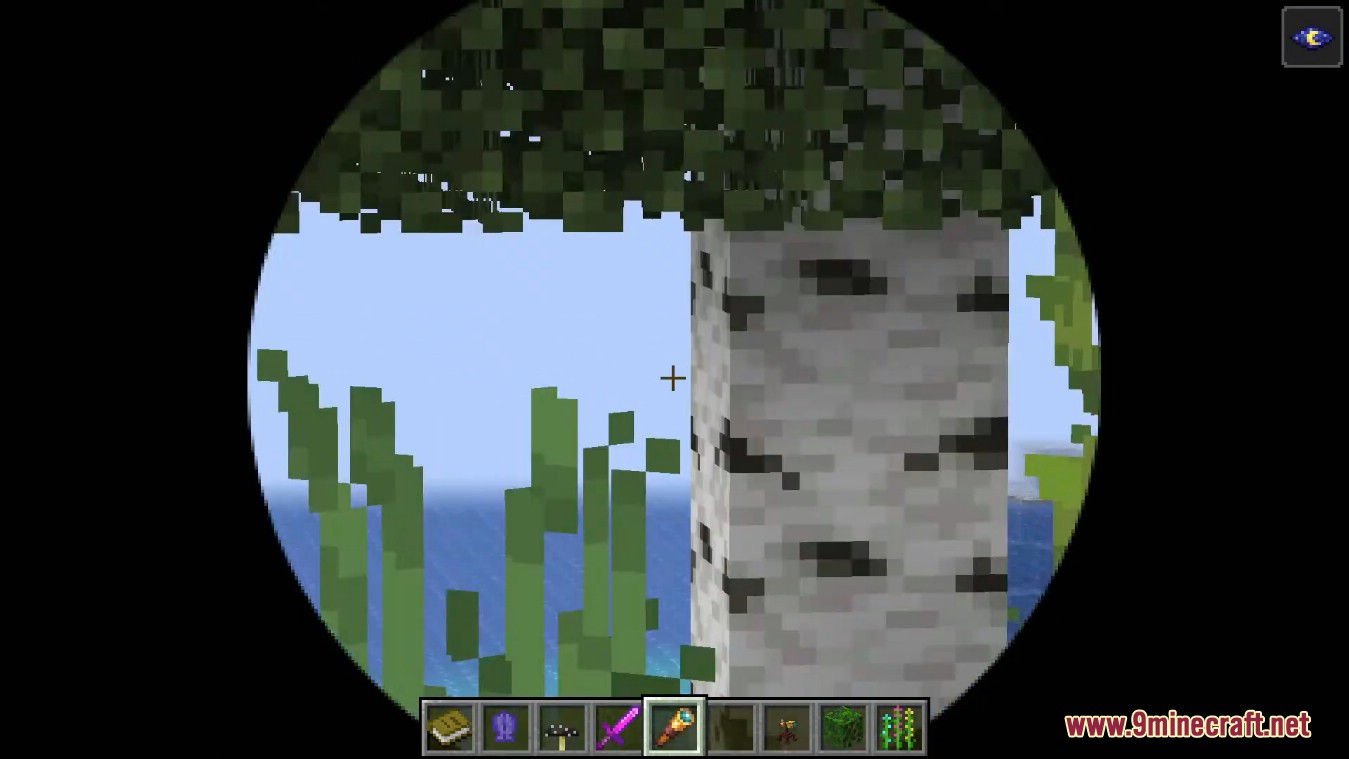Select the spyglass in the currently highlighted slot
This screenshot has width=1349, height=759.
pos(675,727)
